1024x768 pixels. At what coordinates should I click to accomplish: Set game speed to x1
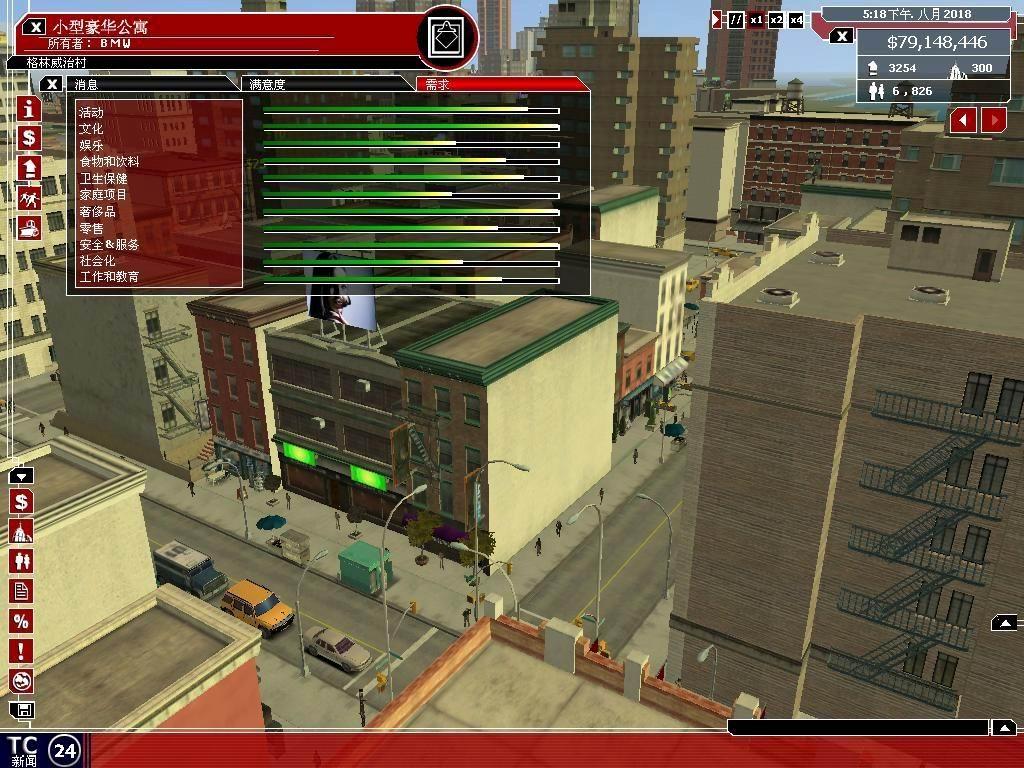click(757, 20)
